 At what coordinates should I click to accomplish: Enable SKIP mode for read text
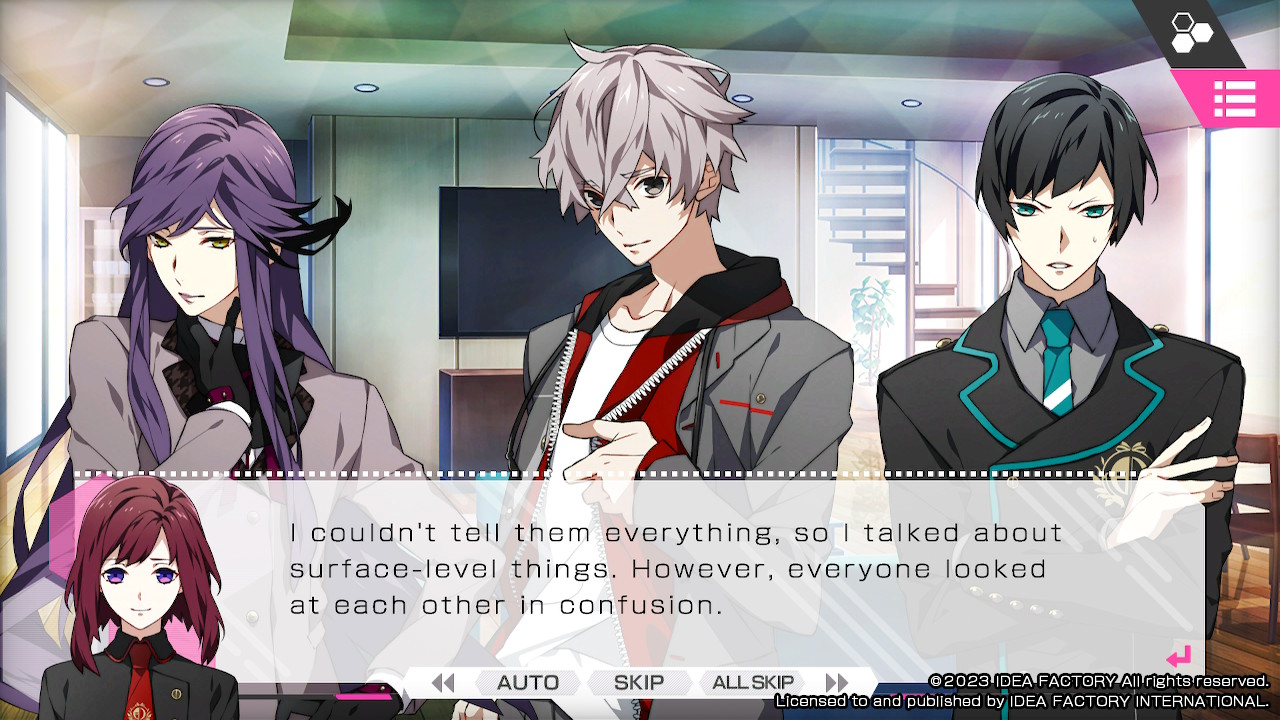point(638,682)
